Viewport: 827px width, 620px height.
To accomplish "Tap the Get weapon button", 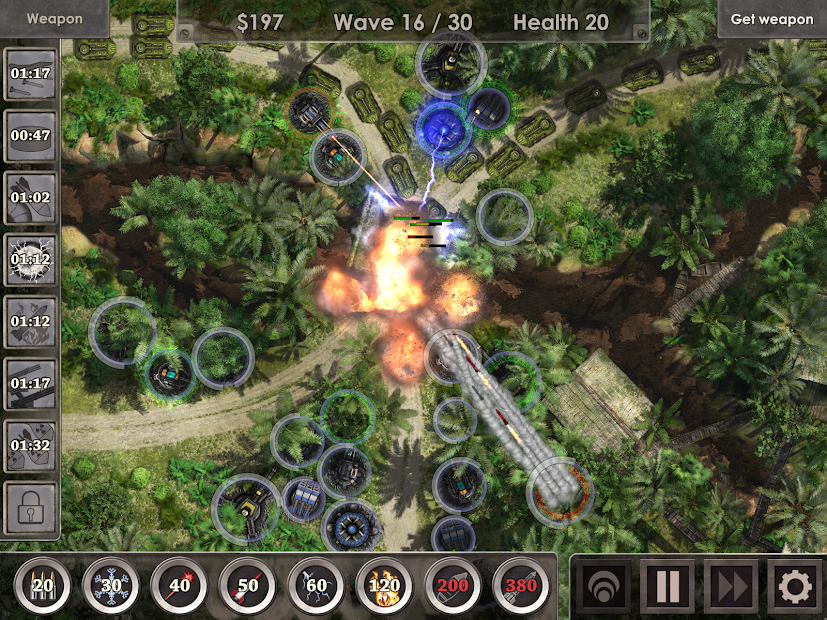I will coord(772,19).
